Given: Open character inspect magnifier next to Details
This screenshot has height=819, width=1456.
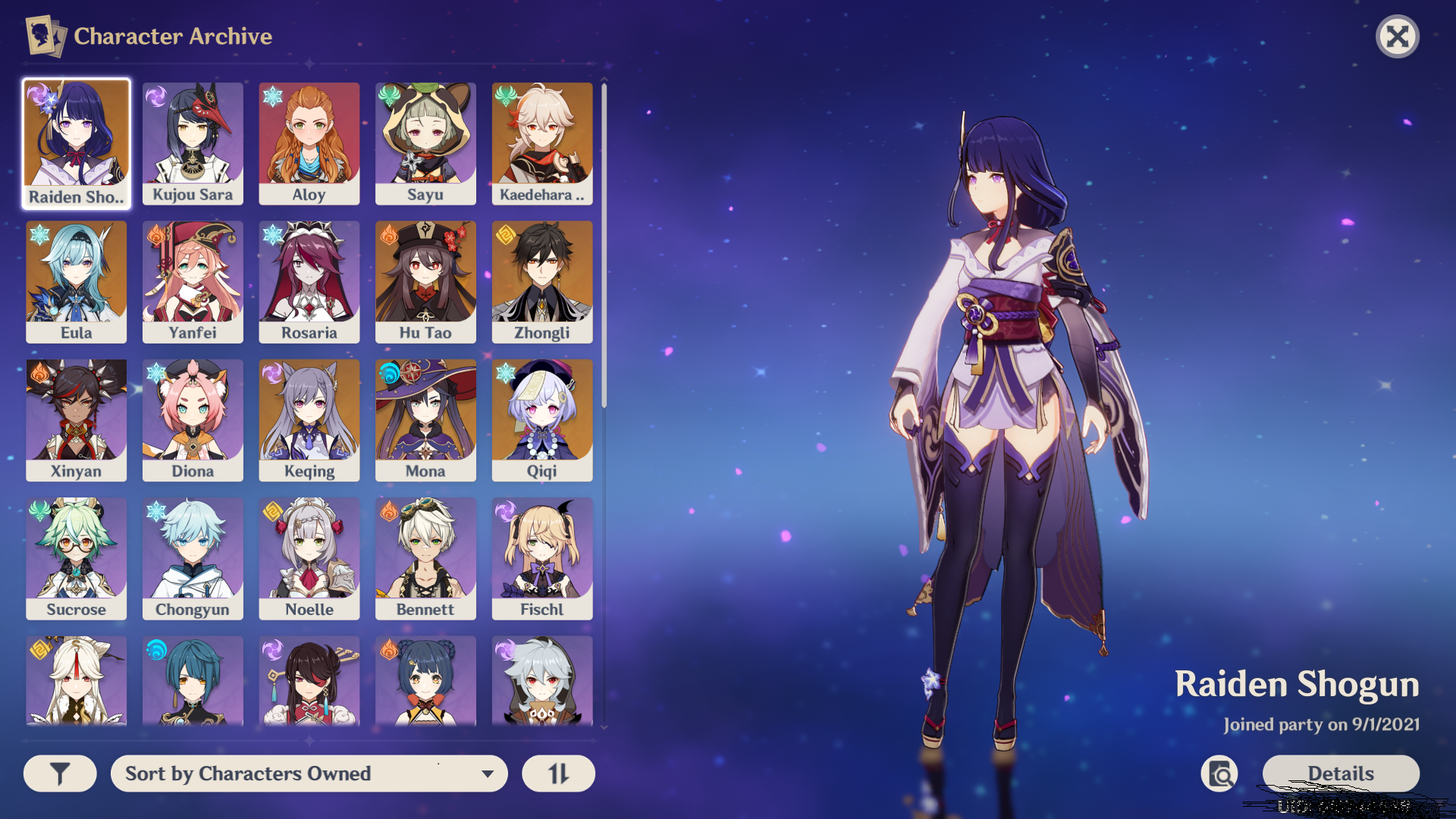Looking at the screenshot, I should 1219,773.
